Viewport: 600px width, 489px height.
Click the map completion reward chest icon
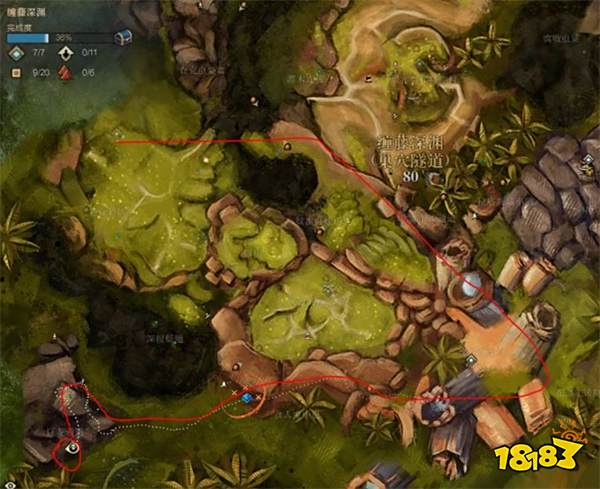pos(124,37)
